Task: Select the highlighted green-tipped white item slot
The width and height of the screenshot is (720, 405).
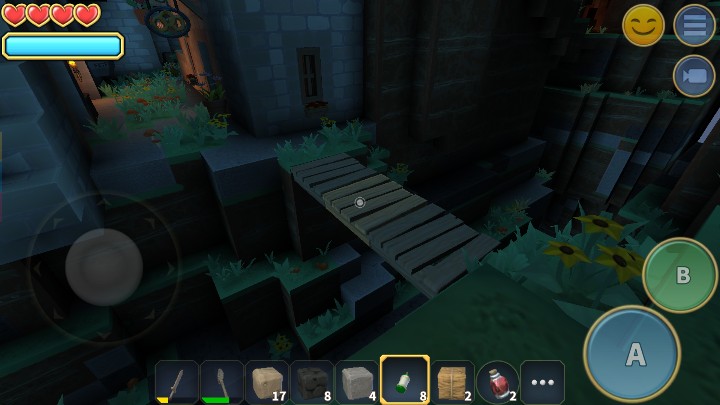Action: click(404, 381)
